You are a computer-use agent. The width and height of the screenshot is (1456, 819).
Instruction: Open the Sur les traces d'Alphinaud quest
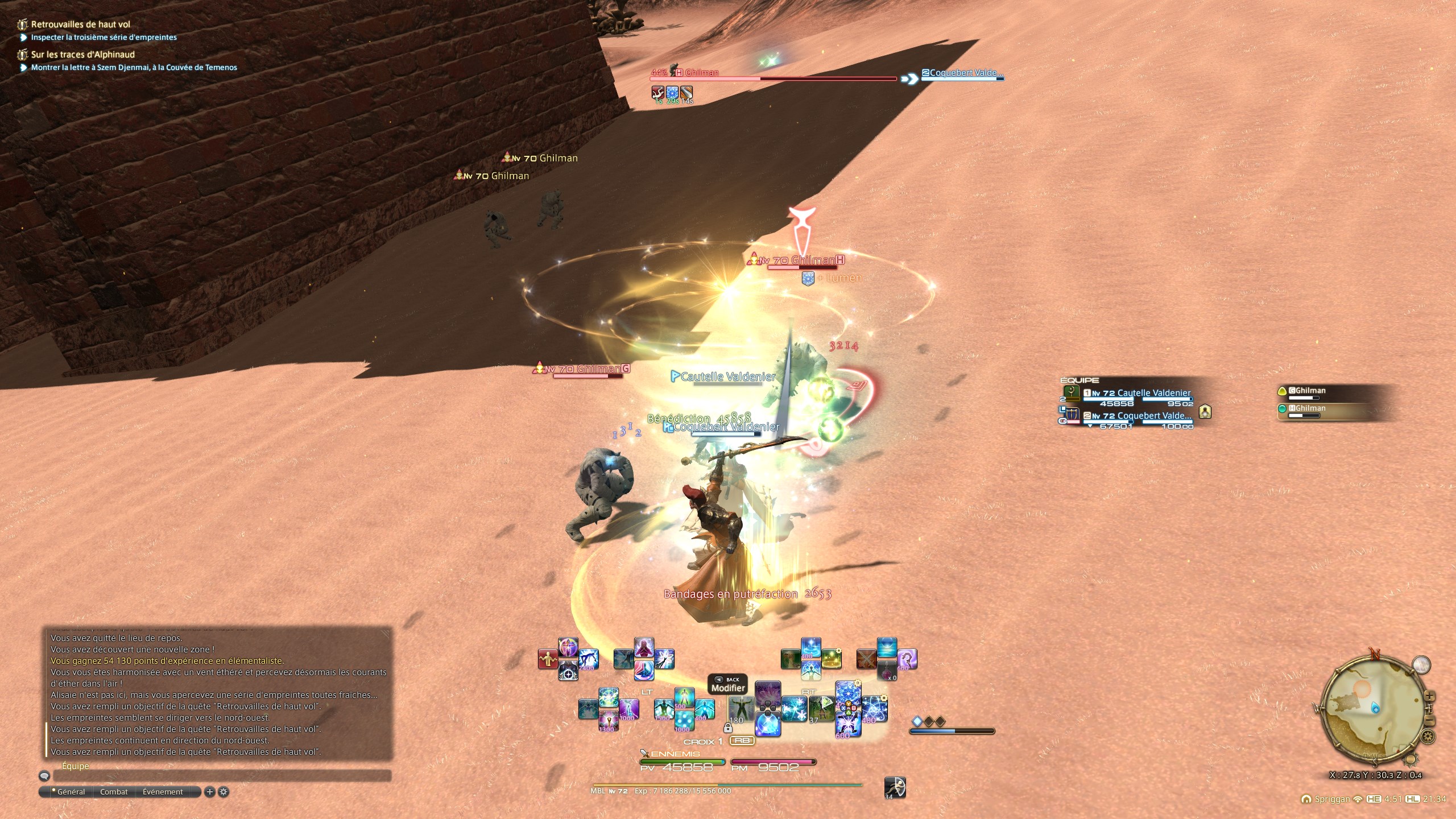click(82, 55)
